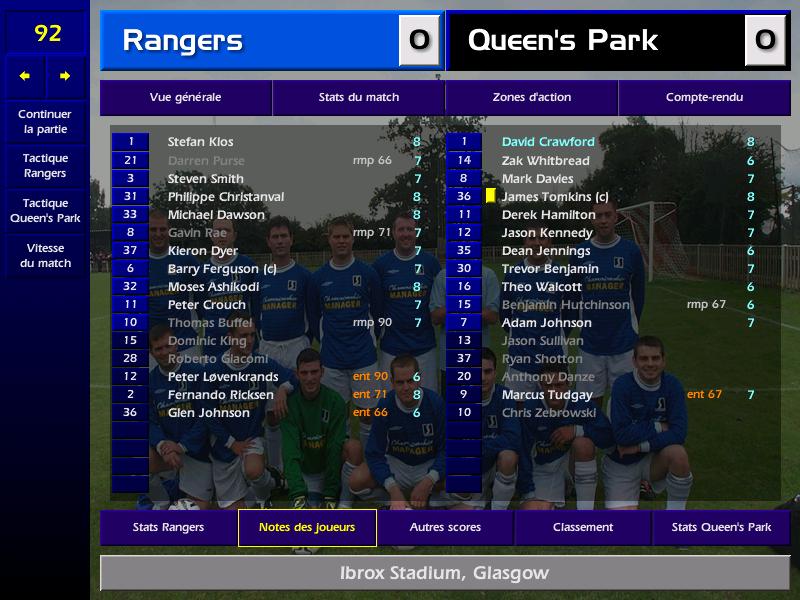This screenshot has height=600, width=800.
Task: Switch to Vue générale tab
Action: pyautogui.click(x=185, y=97)
